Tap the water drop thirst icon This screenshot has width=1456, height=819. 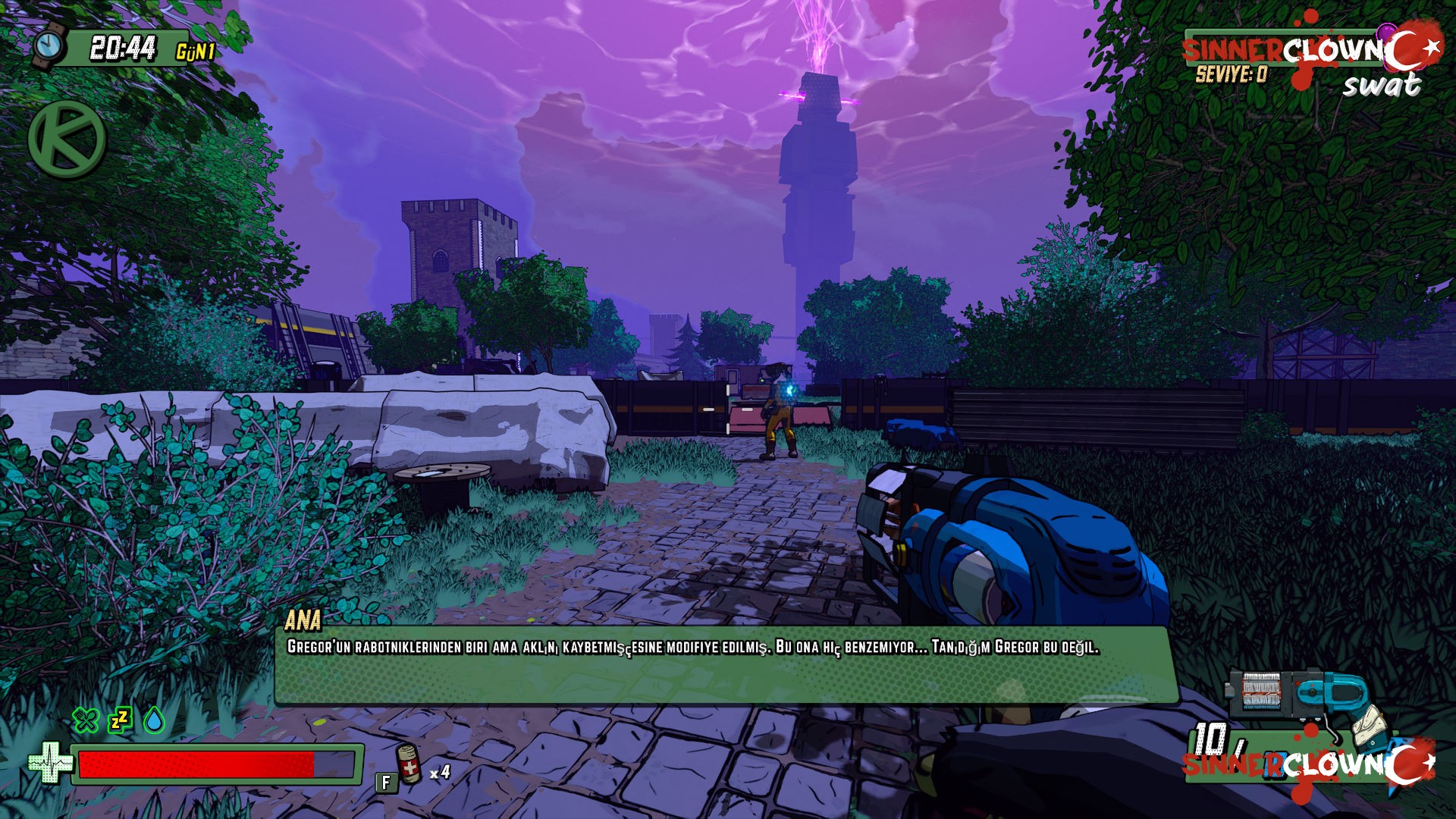(x=155, y=720)
